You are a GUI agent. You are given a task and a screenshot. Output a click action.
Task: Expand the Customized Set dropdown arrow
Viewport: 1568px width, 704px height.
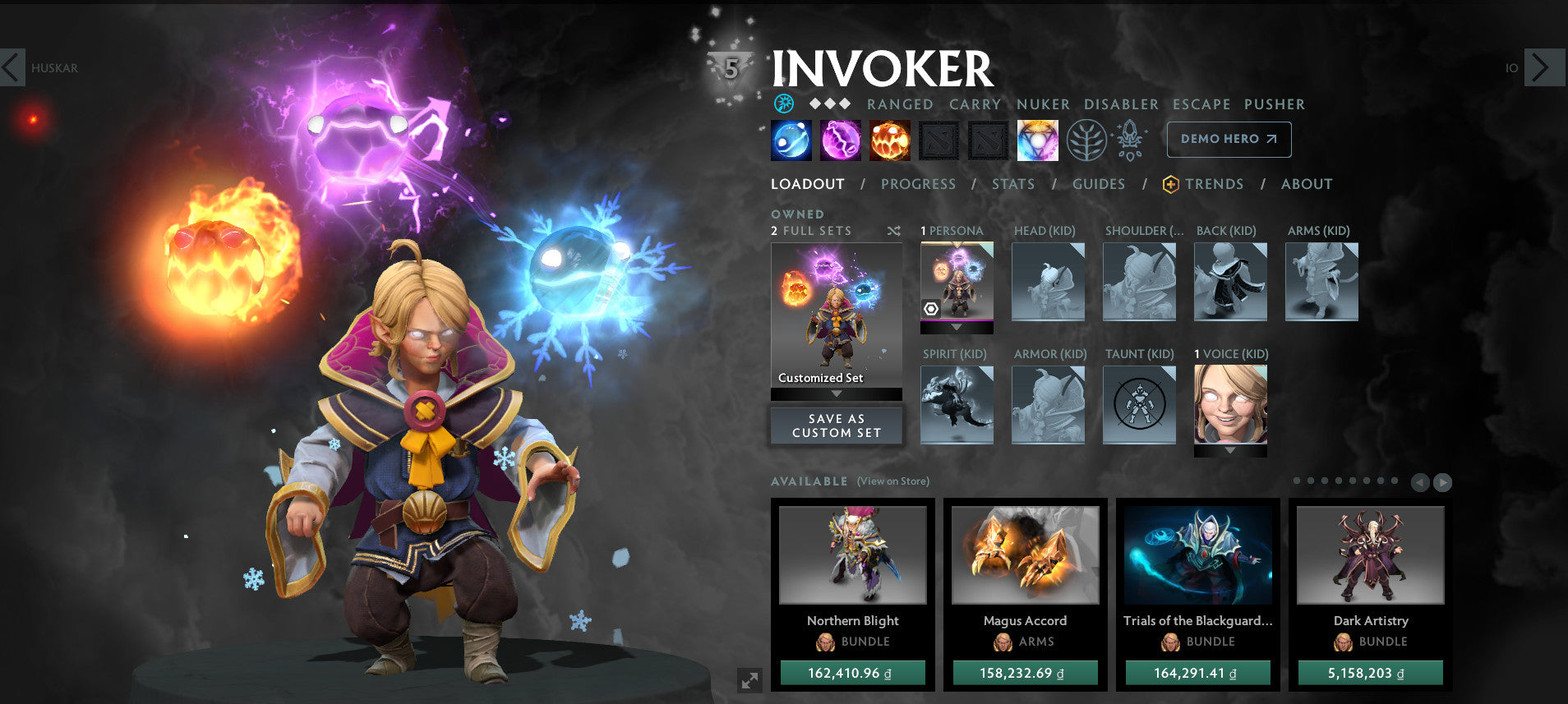pos(837,393)
